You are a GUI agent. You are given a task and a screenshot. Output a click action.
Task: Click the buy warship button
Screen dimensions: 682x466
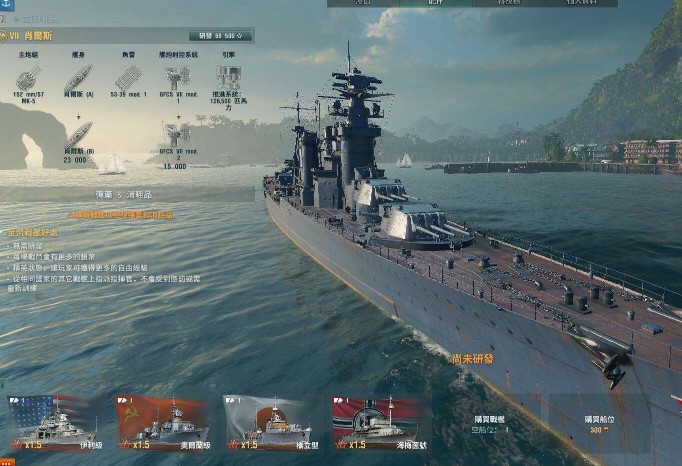coord(494,424)
